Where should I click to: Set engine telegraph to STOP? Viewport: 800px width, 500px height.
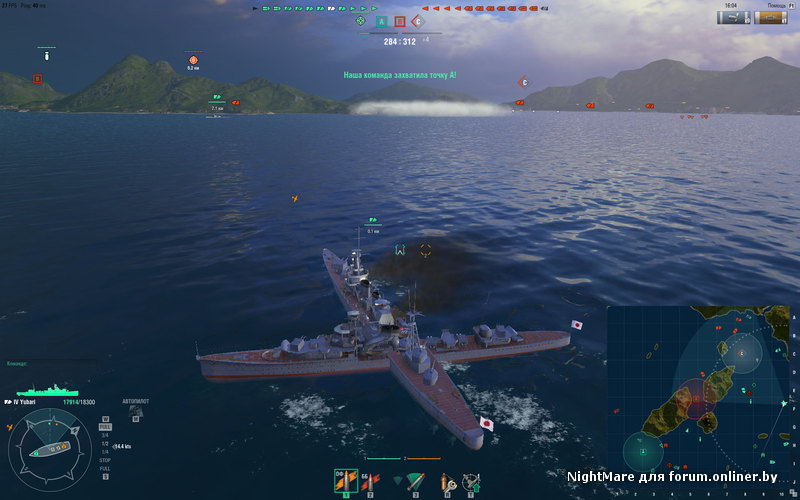(105, 460)
